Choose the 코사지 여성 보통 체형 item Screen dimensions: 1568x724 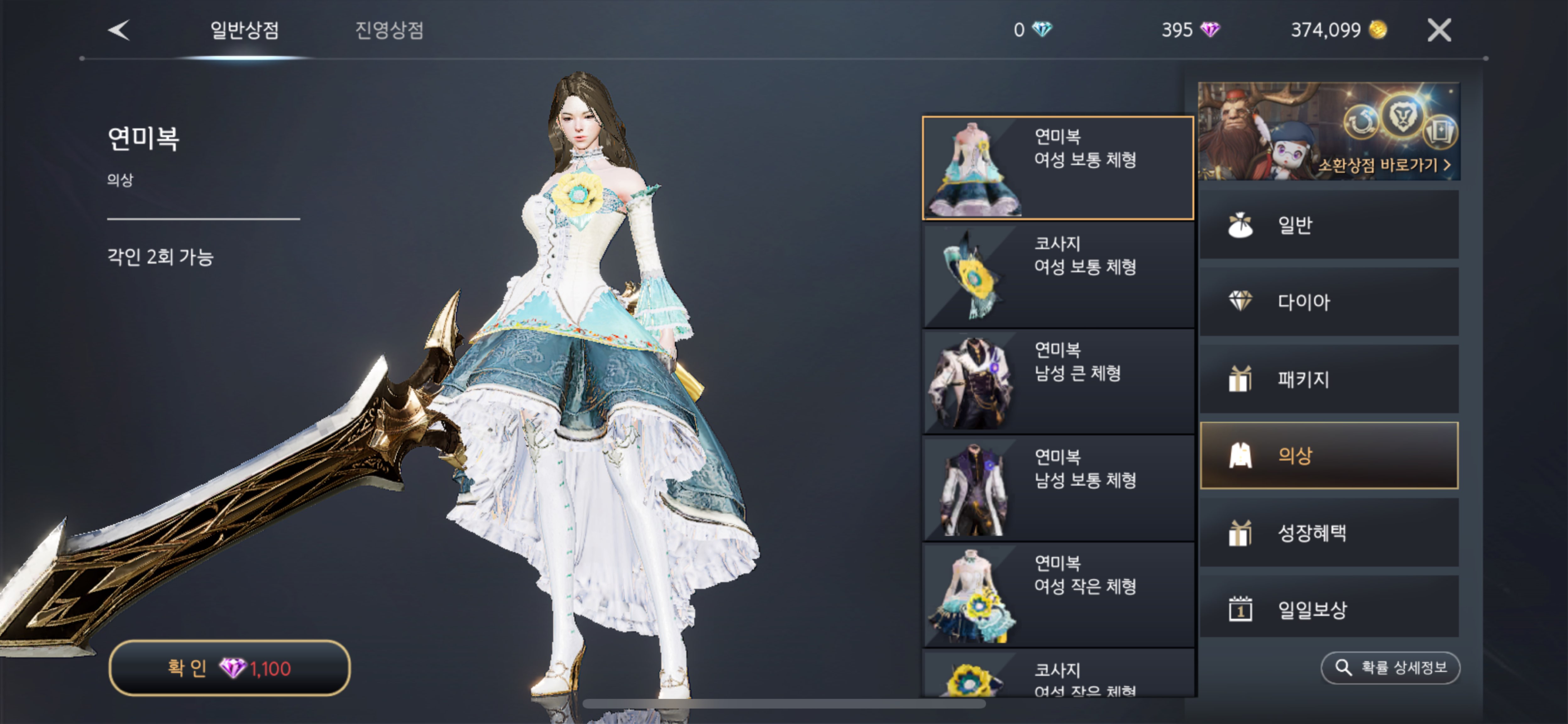point(1057,275)
